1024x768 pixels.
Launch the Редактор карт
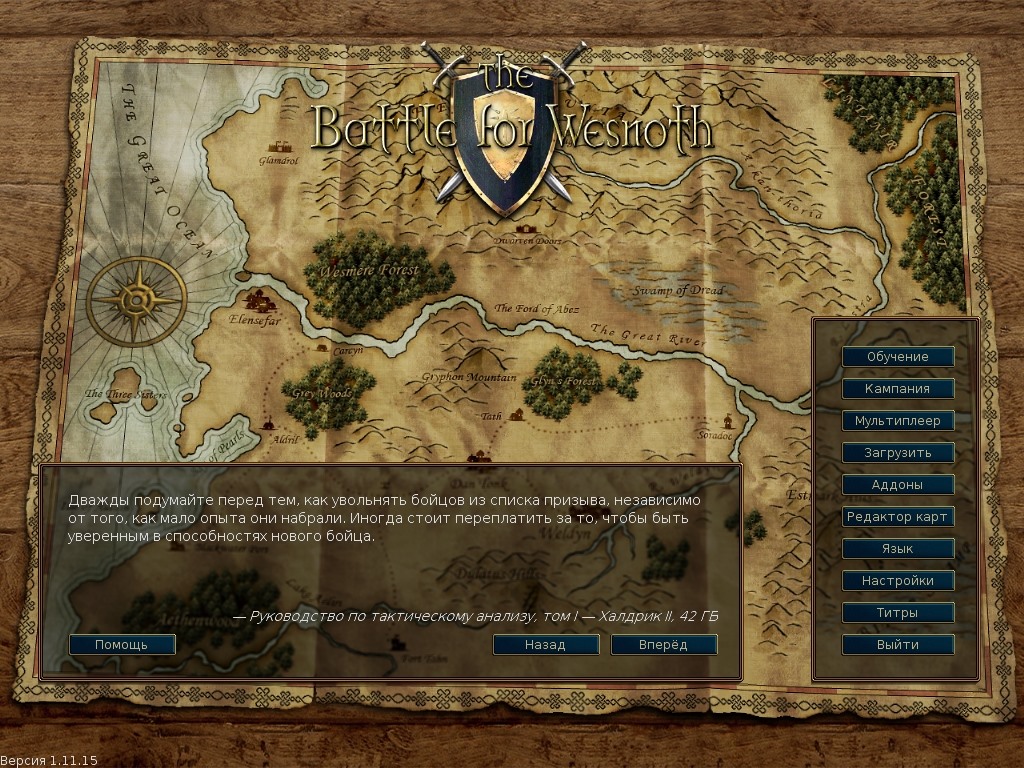point(897,517)
